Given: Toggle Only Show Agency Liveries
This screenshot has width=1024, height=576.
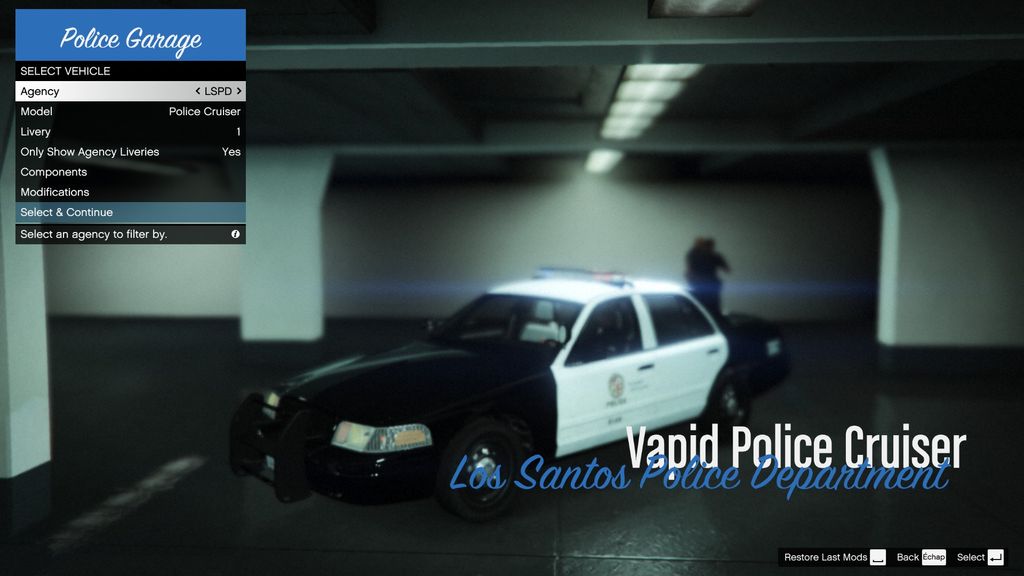Looking at the screenshot, I should coord(130,152).
